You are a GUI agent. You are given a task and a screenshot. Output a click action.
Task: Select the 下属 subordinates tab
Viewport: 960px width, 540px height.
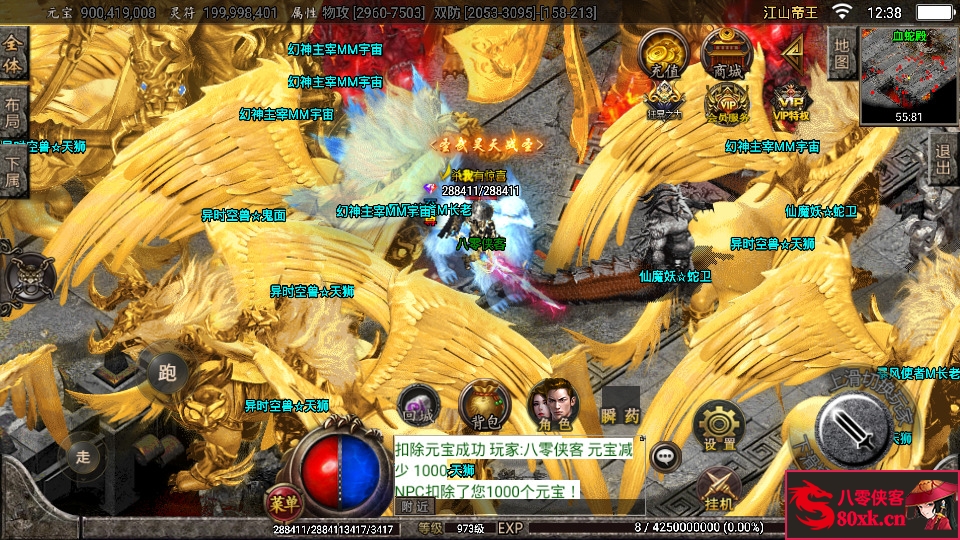point(13,171)
